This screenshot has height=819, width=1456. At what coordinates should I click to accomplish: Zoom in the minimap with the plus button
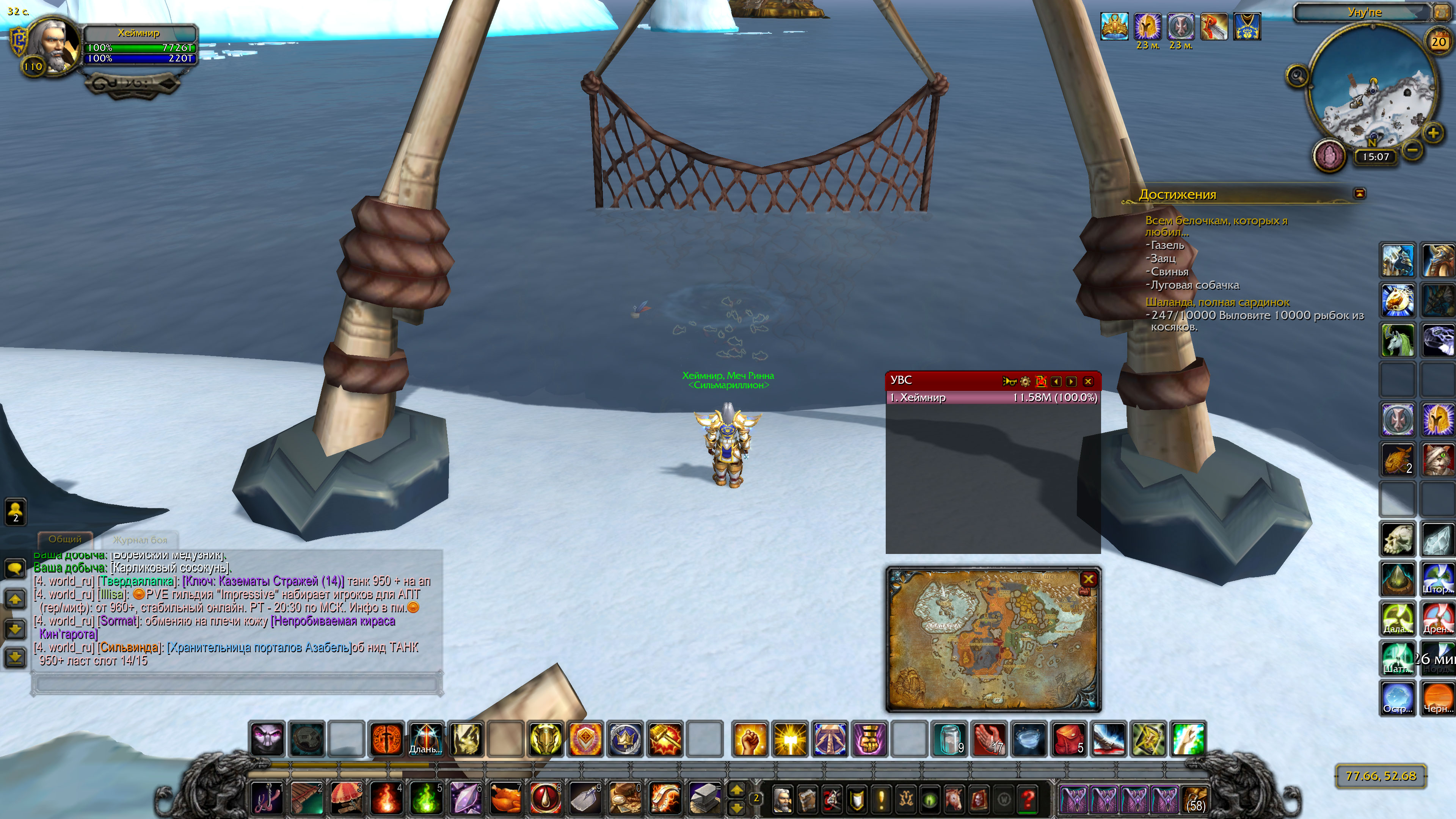(x=1433, y=133)
